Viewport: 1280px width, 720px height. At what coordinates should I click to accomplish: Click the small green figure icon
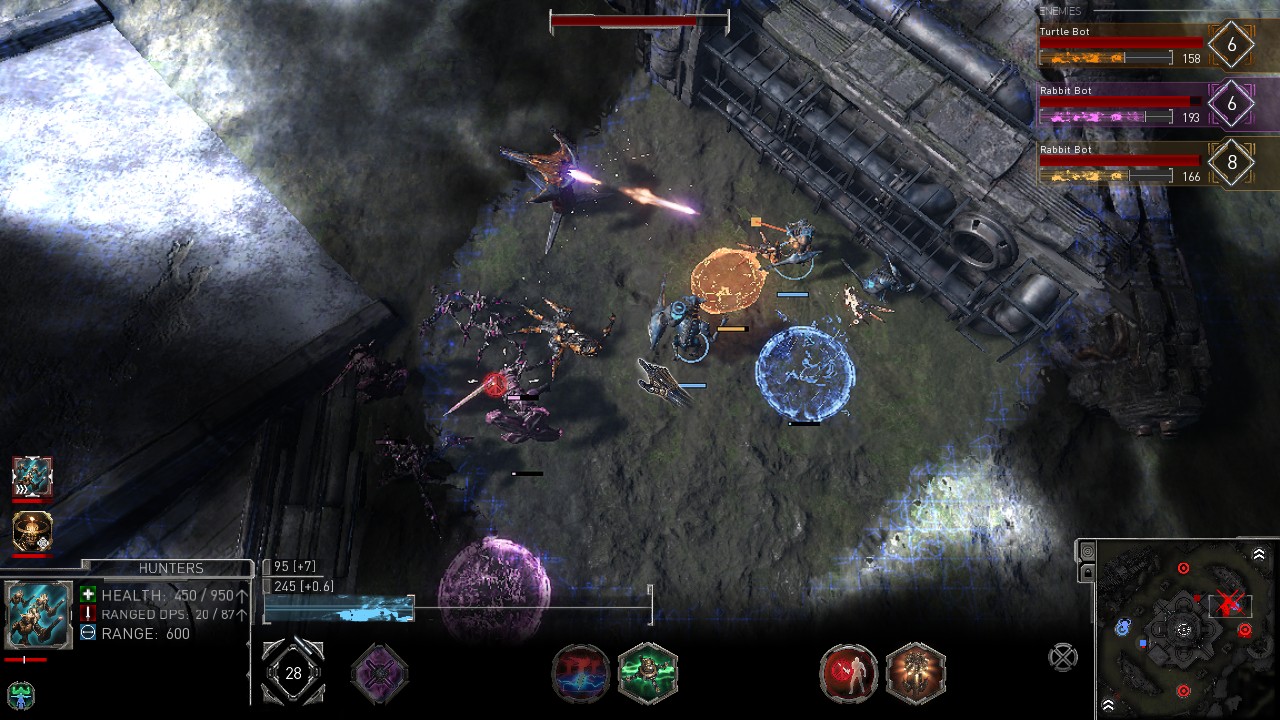pyautogui.click(x=20, y=694)
